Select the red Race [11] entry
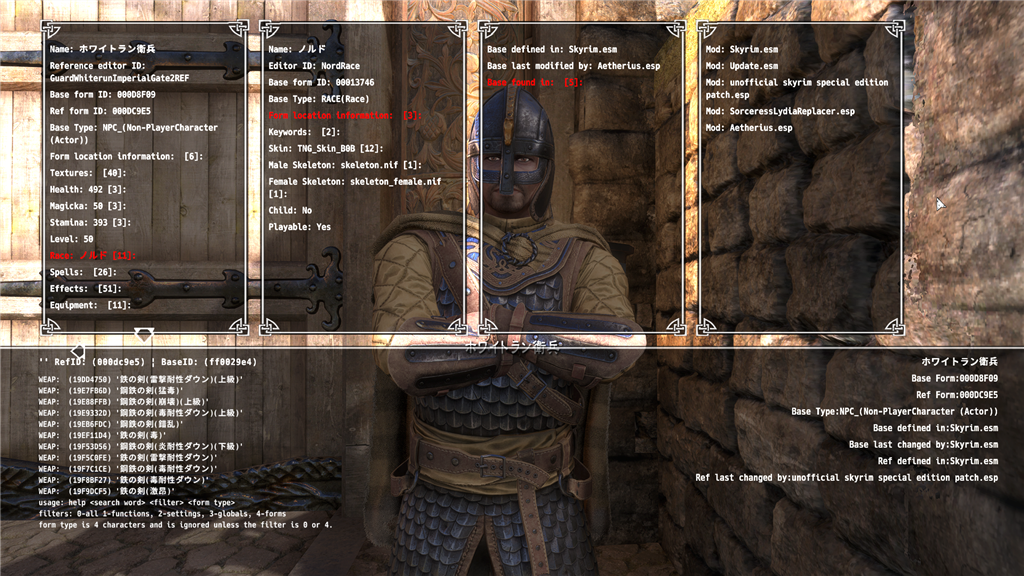The height and width of the screenshot is (576, 1024). (x=92, y=256)
